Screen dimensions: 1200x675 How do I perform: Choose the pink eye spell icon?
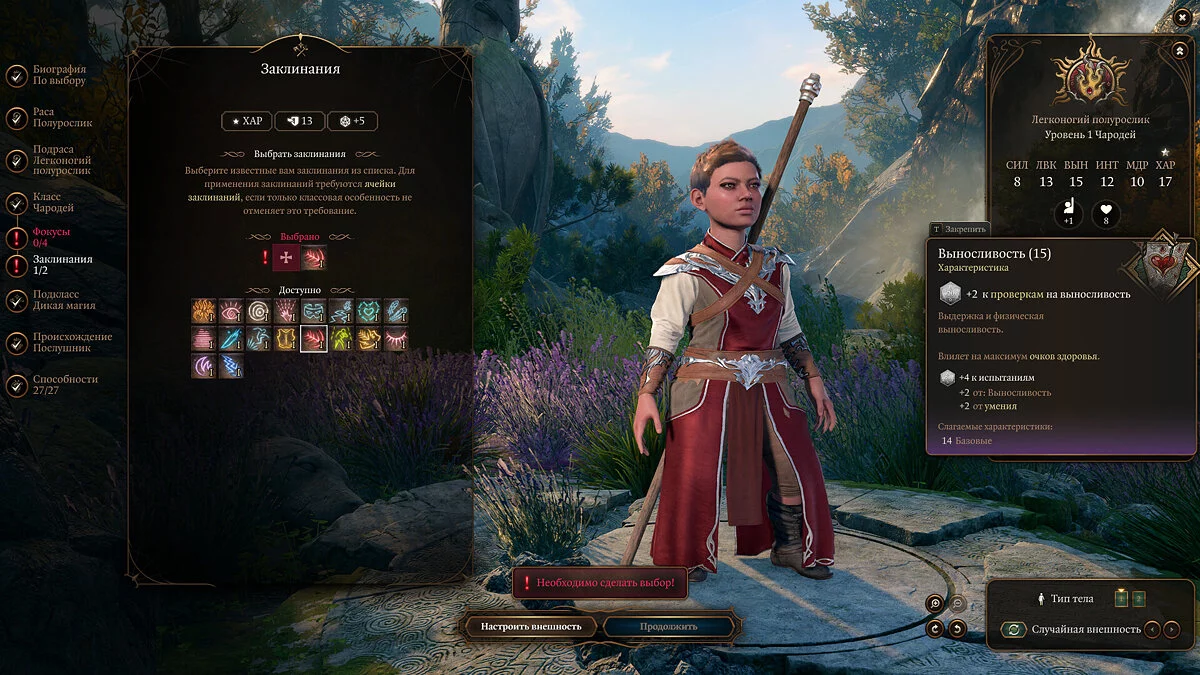pos(231,311)
